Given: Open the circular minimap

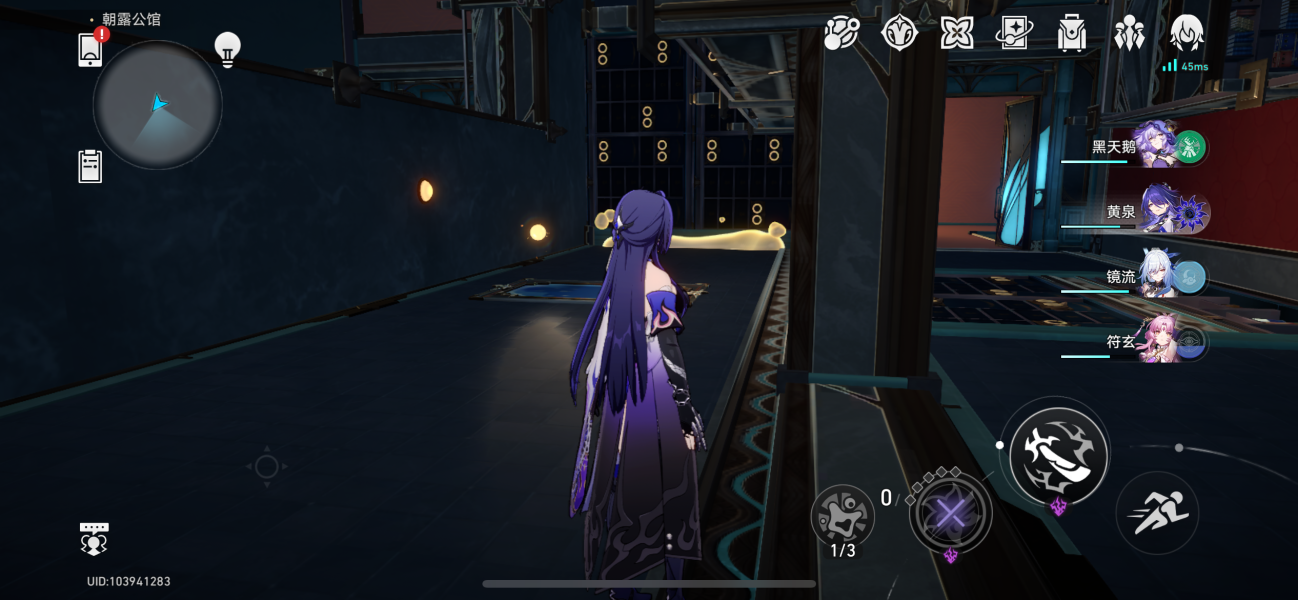Looking at the screenshot, I should coord(157,105).
